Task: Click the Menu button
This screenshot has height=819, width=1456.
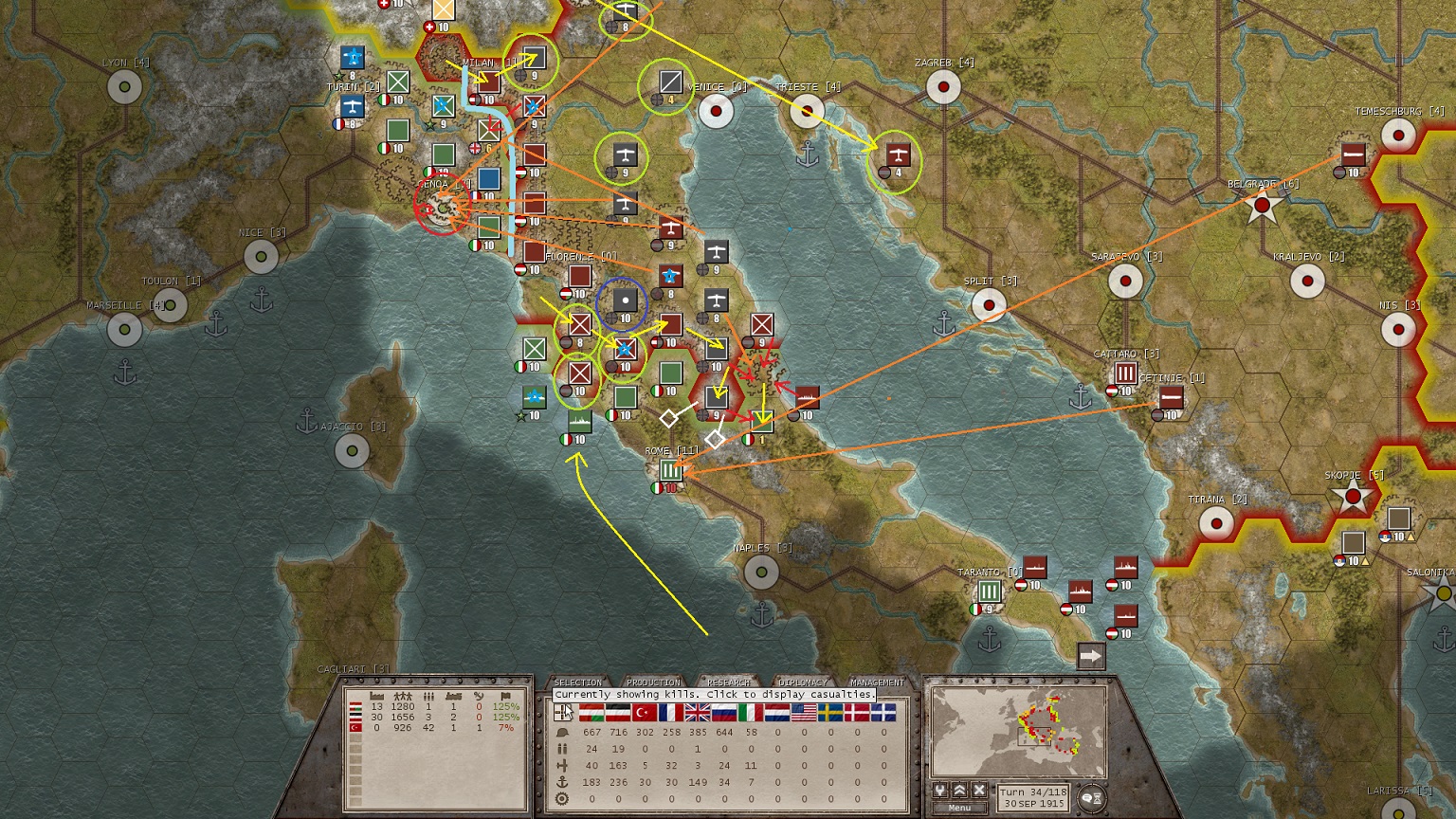Action: point(959,808)
